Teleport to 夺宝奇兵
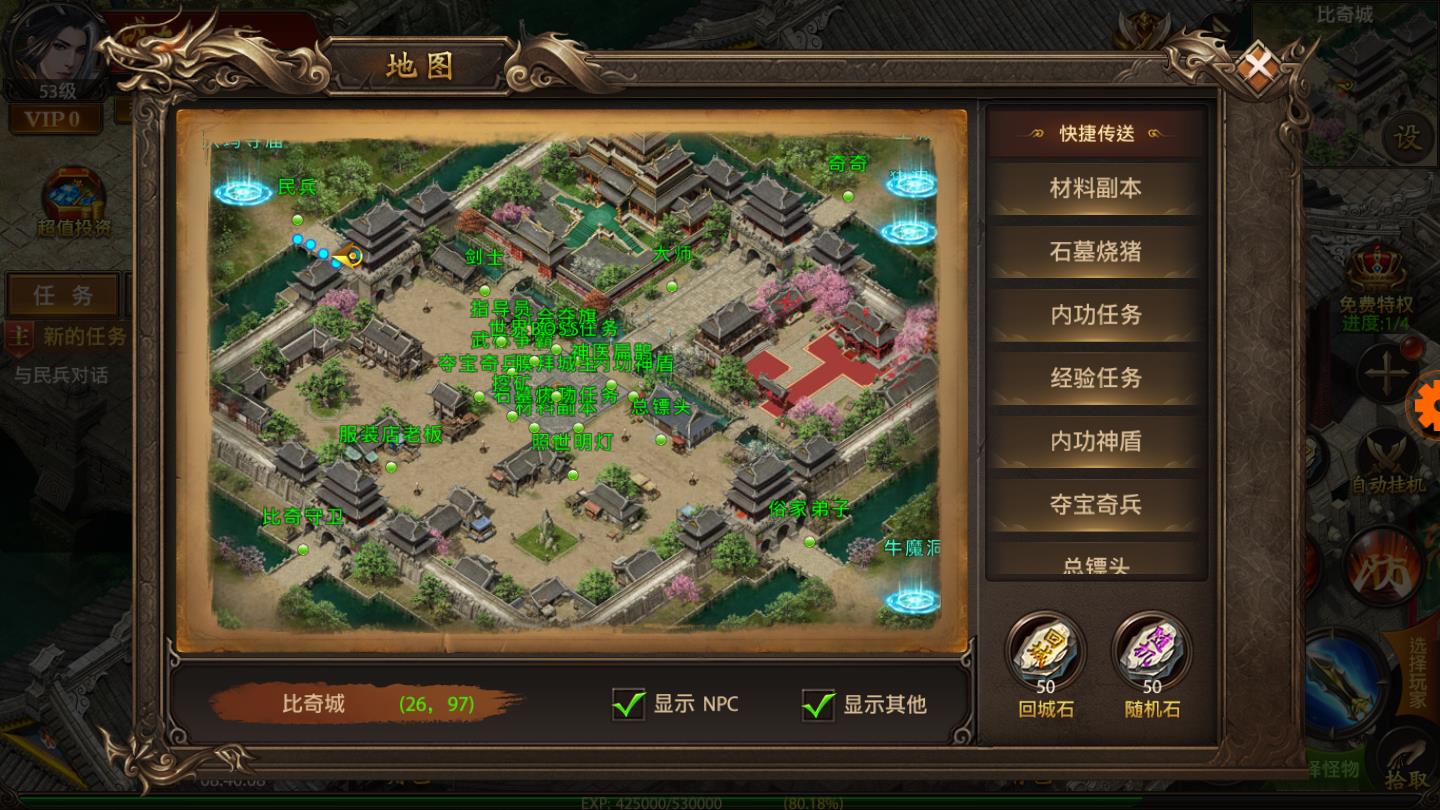1440x810 pixels. 1095,505
